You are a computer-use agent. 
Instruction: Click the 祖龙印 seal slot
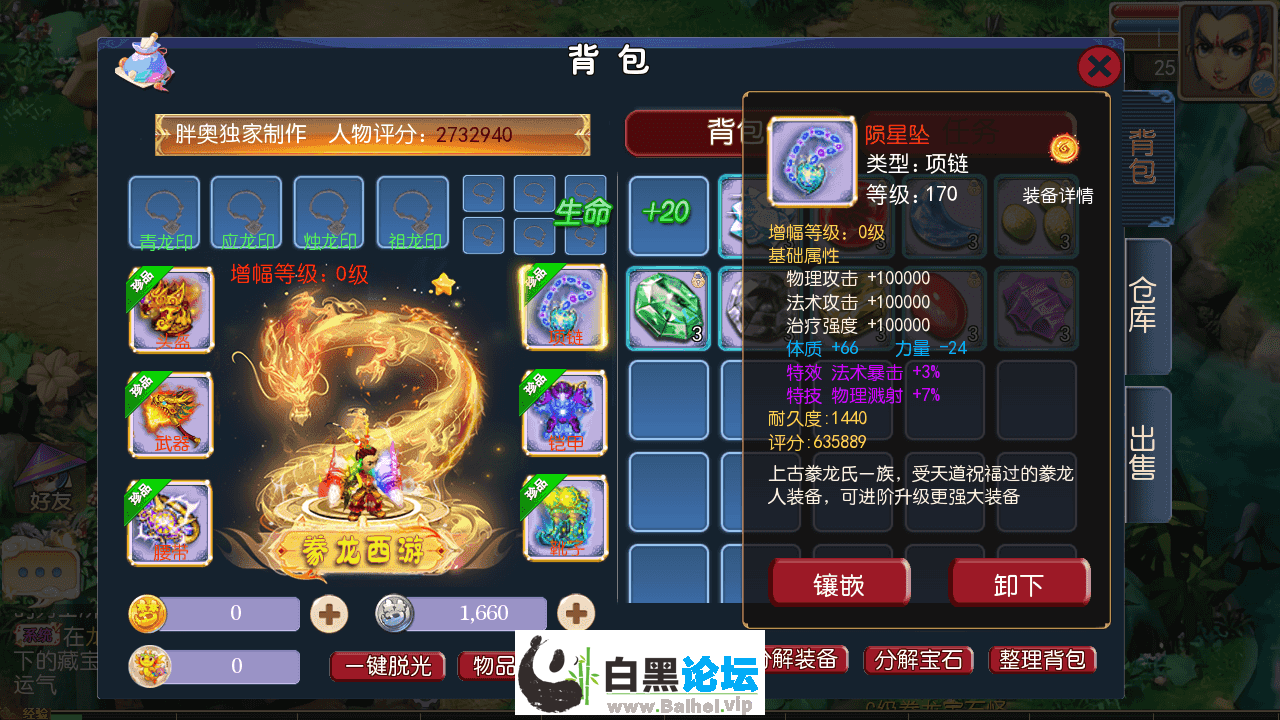pyautogui.click(x=411, y=212)
